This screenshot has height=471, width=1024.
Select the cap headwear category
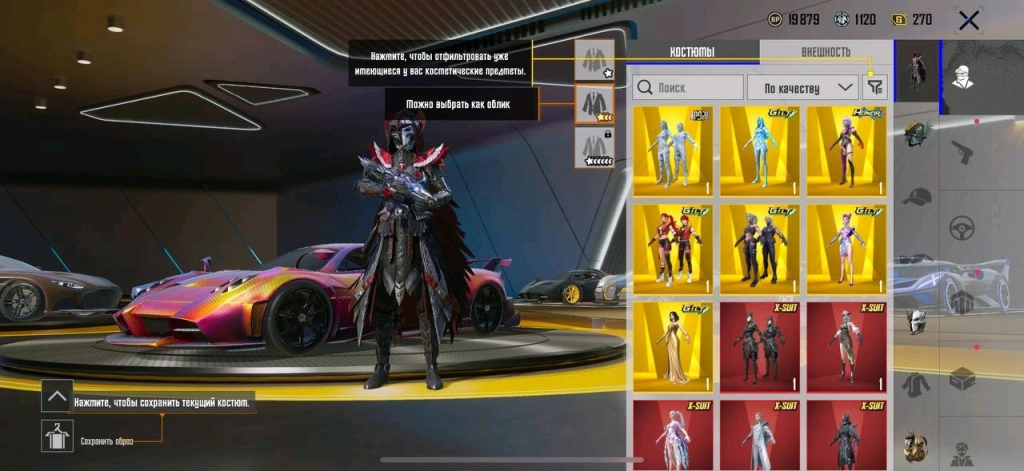[915, 197]
